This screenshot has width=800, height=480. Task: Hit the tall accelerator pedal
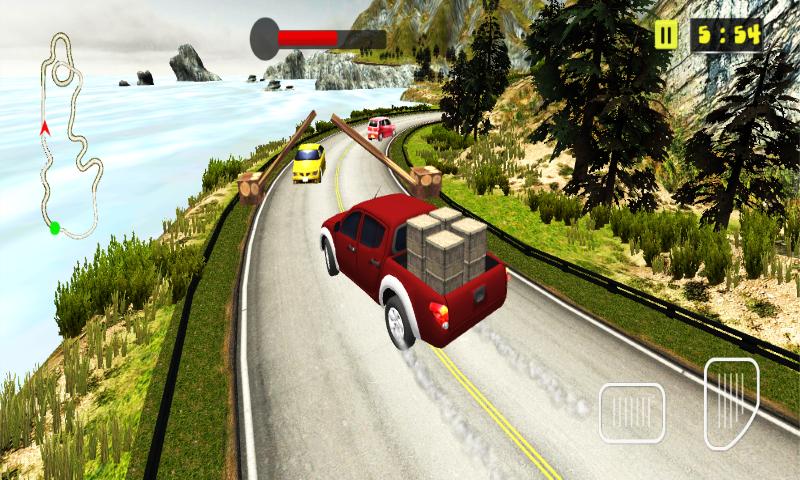click(x=731, y=402)
